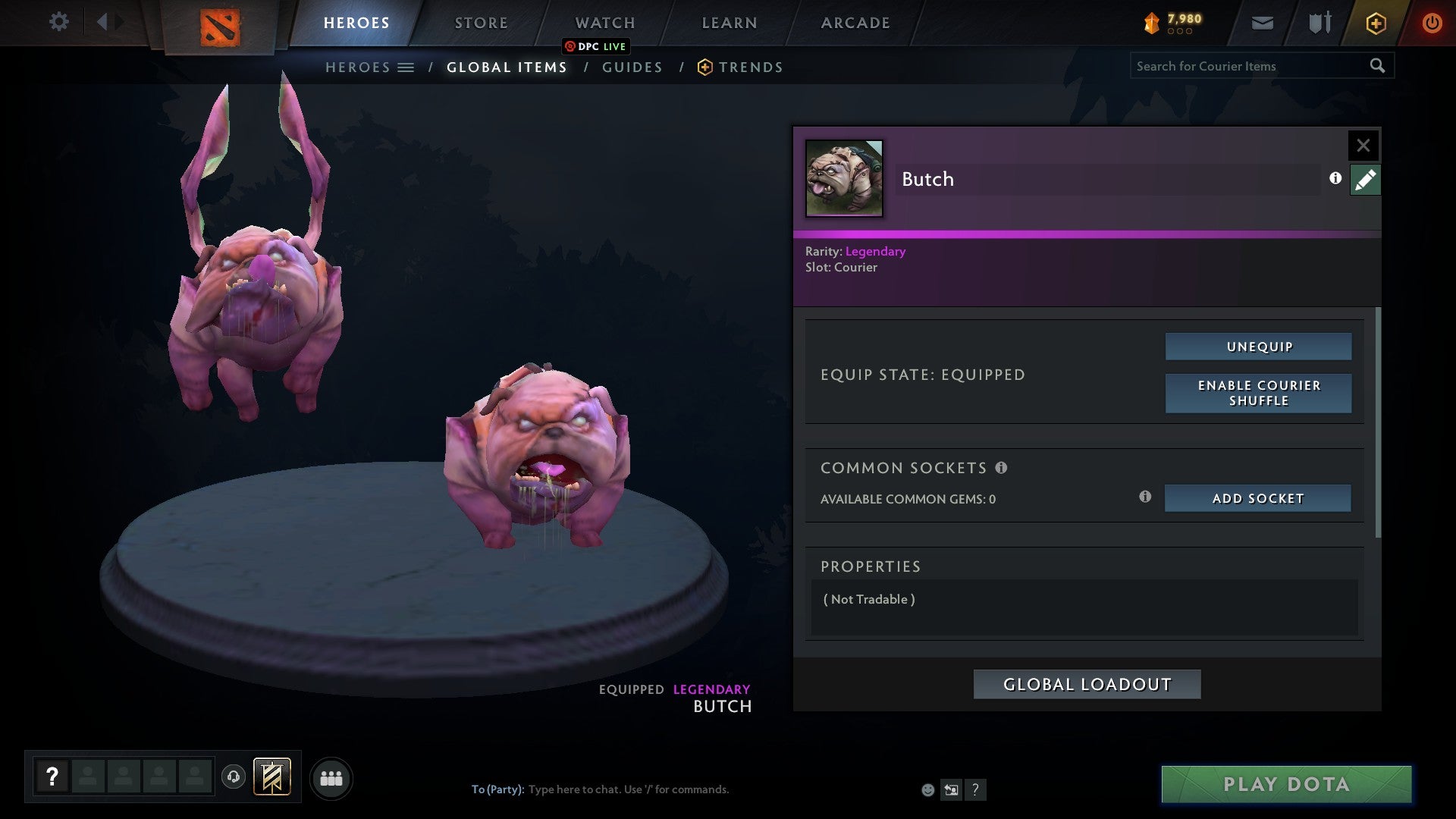Open the Settings gear menu
This screenshot has height=819, width=1456.
click(x=59, y=22)
